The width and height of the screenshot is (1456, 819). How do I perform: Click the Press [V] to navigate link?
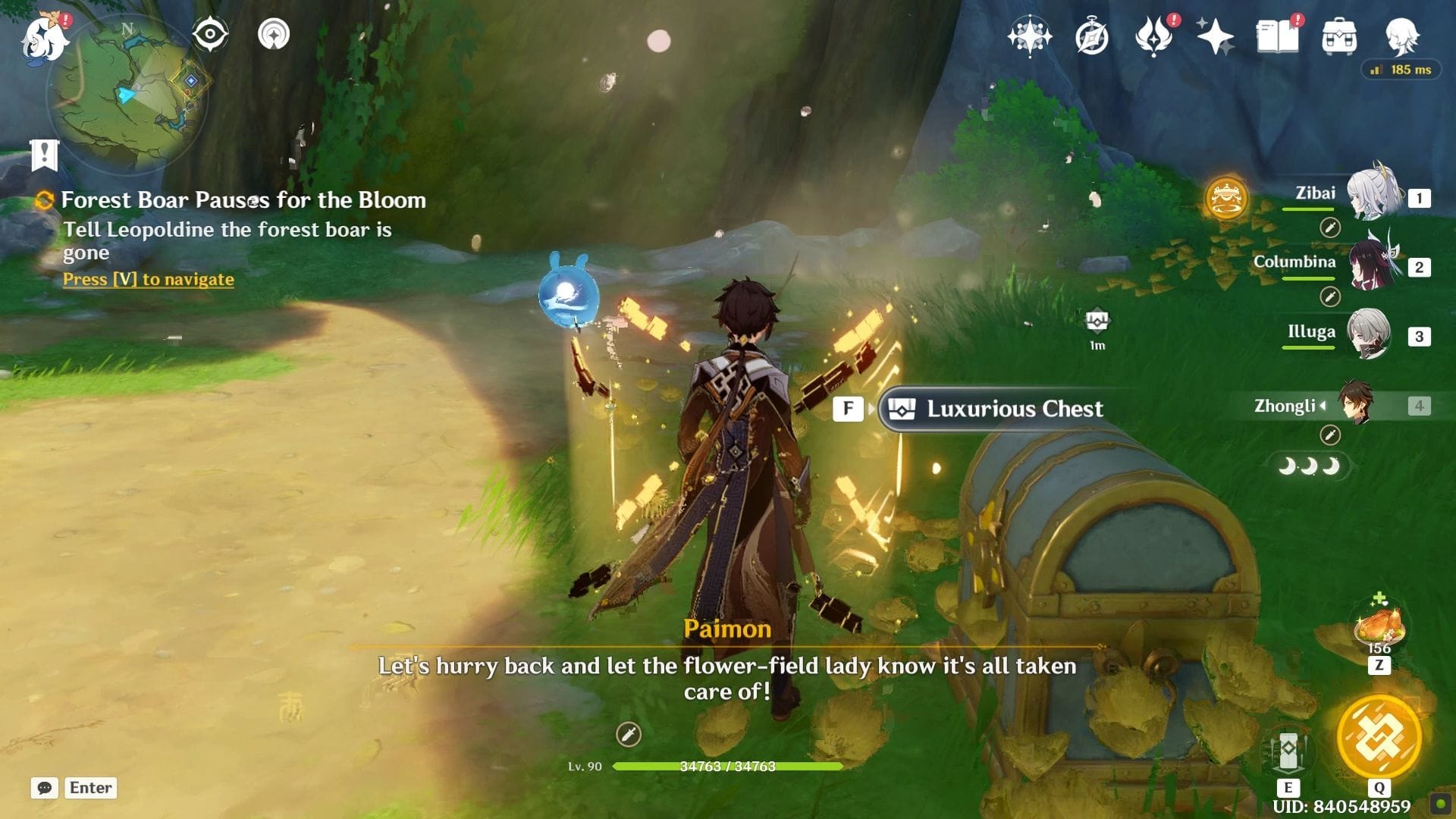[x=149, y=279]
